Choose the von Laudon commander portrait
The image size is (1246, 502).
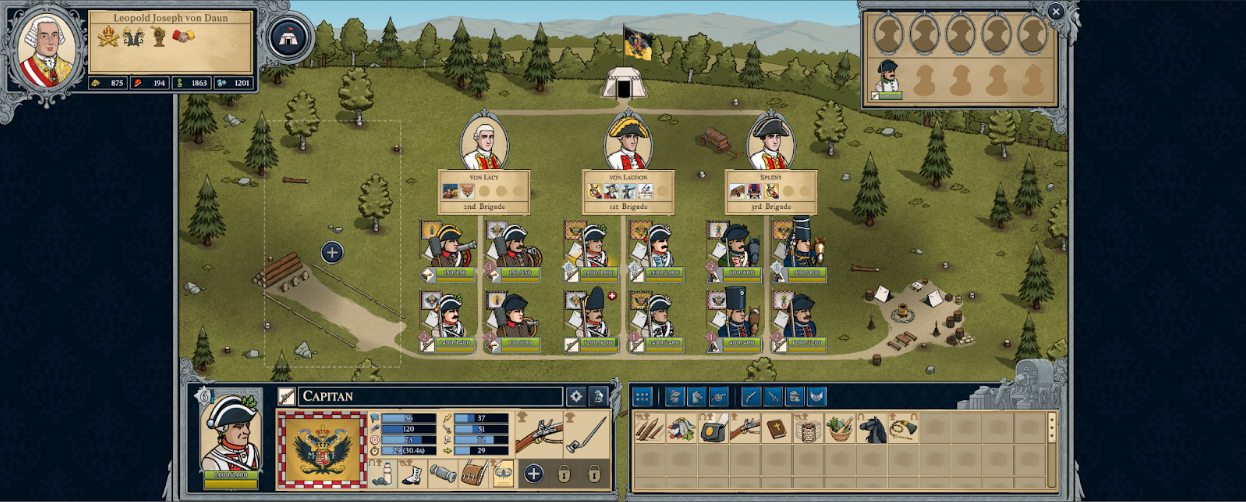(x=628, y=143)
